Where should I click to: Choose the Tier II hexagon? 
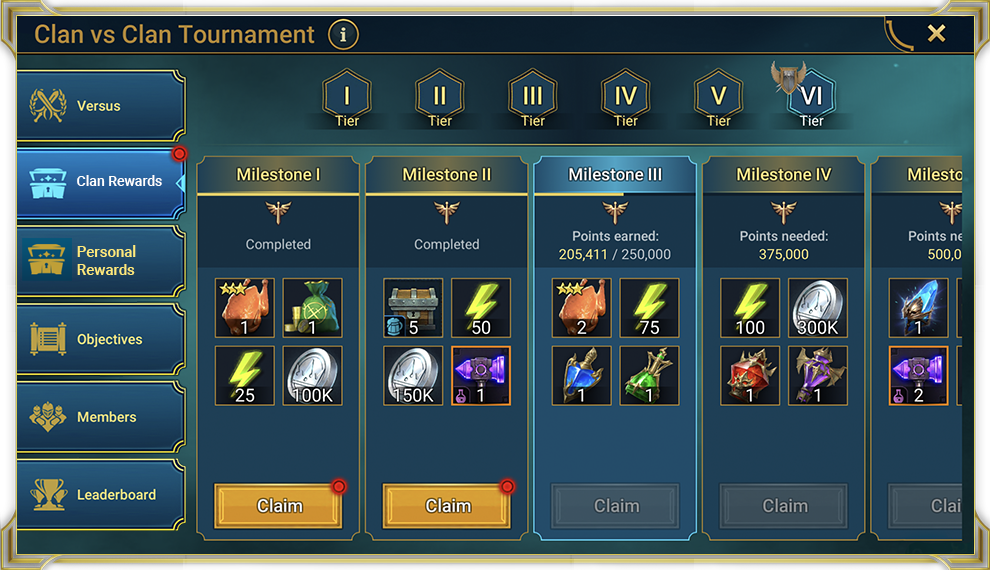[440, 98]
